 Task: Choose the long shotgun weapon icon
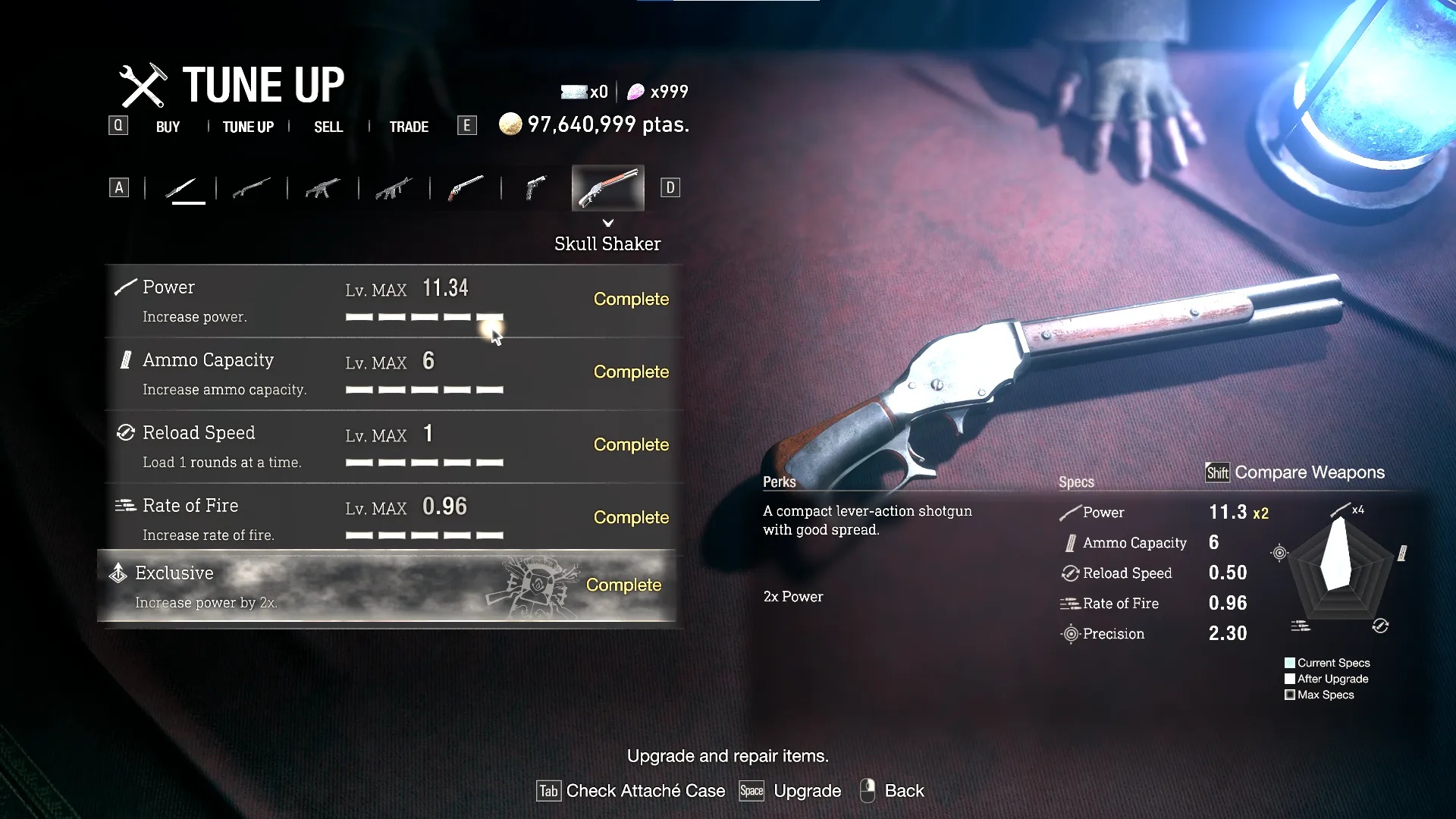252,187
